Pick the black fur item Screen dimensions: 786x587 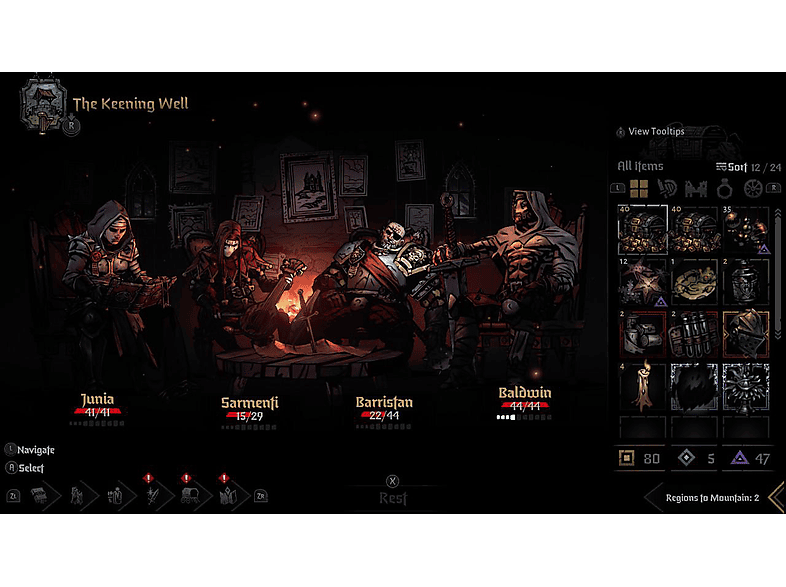[693, 386]
